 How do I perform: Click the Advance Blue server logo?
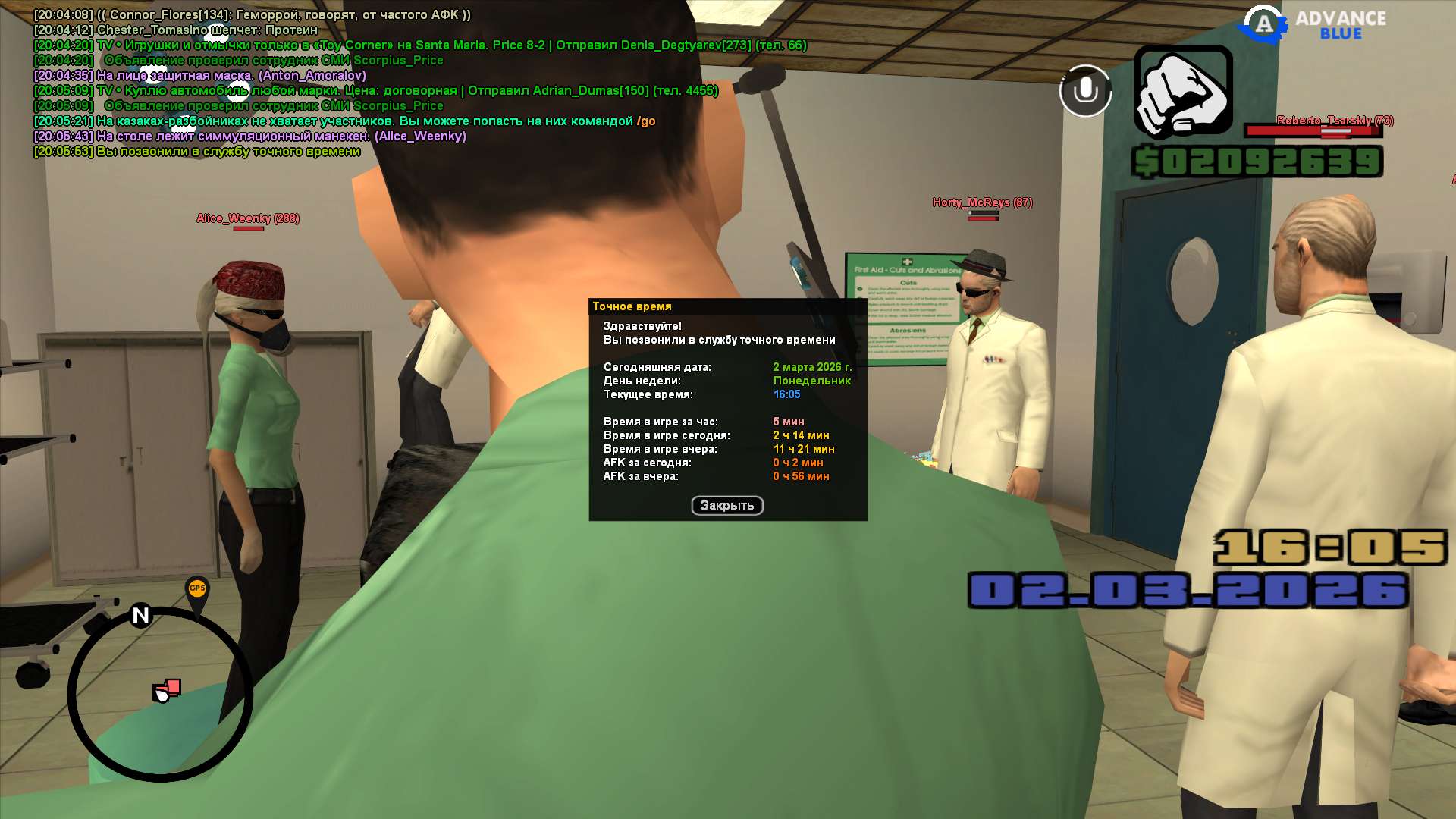click(x=1312, y=25)
